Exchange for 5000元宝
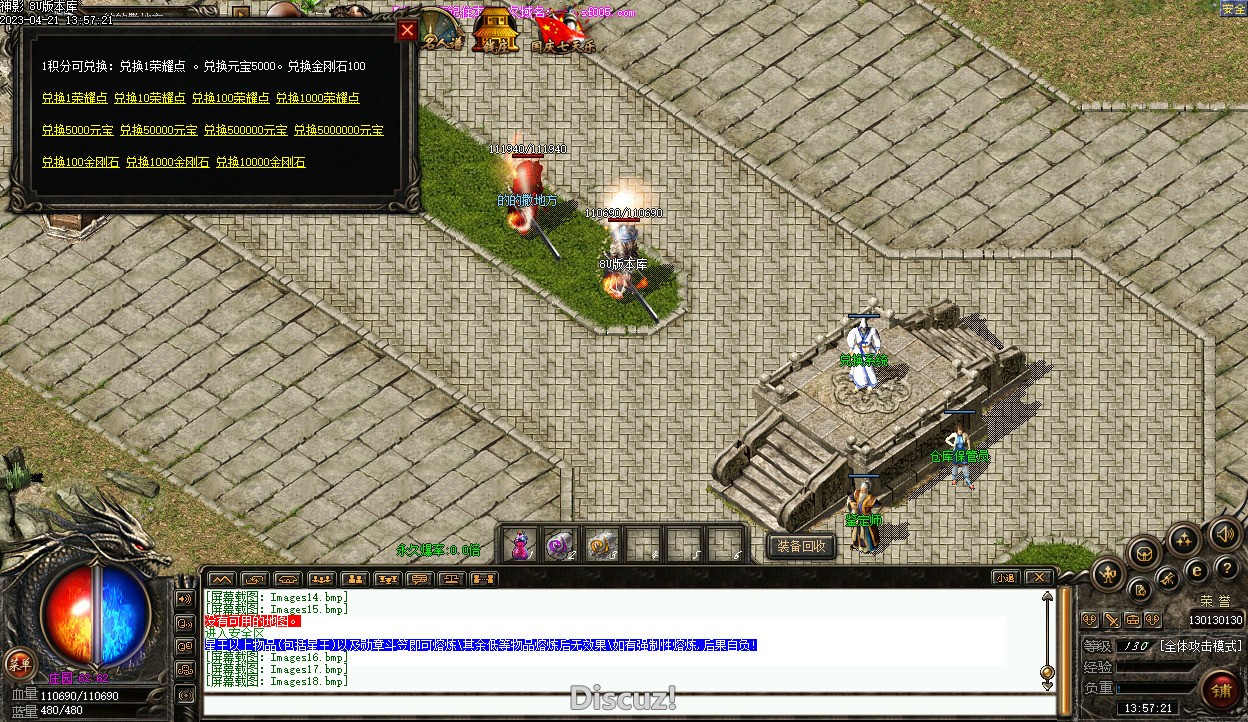Image resolution: width=1248 pixels, height=722 pixels. pos(77,130)
